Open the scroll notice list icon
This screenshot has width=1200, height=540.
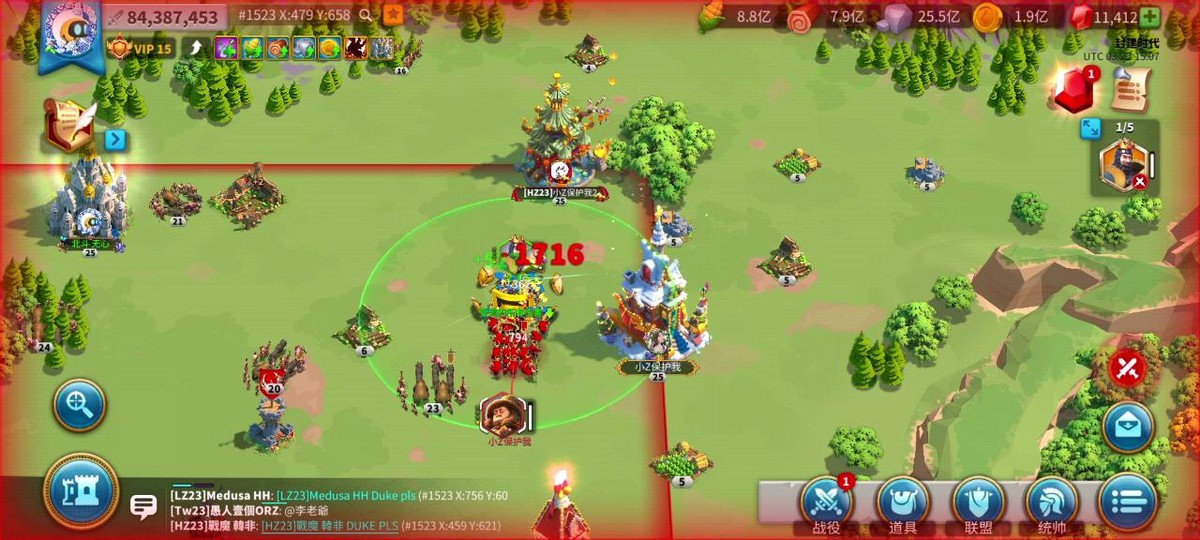coord(1129,92)
